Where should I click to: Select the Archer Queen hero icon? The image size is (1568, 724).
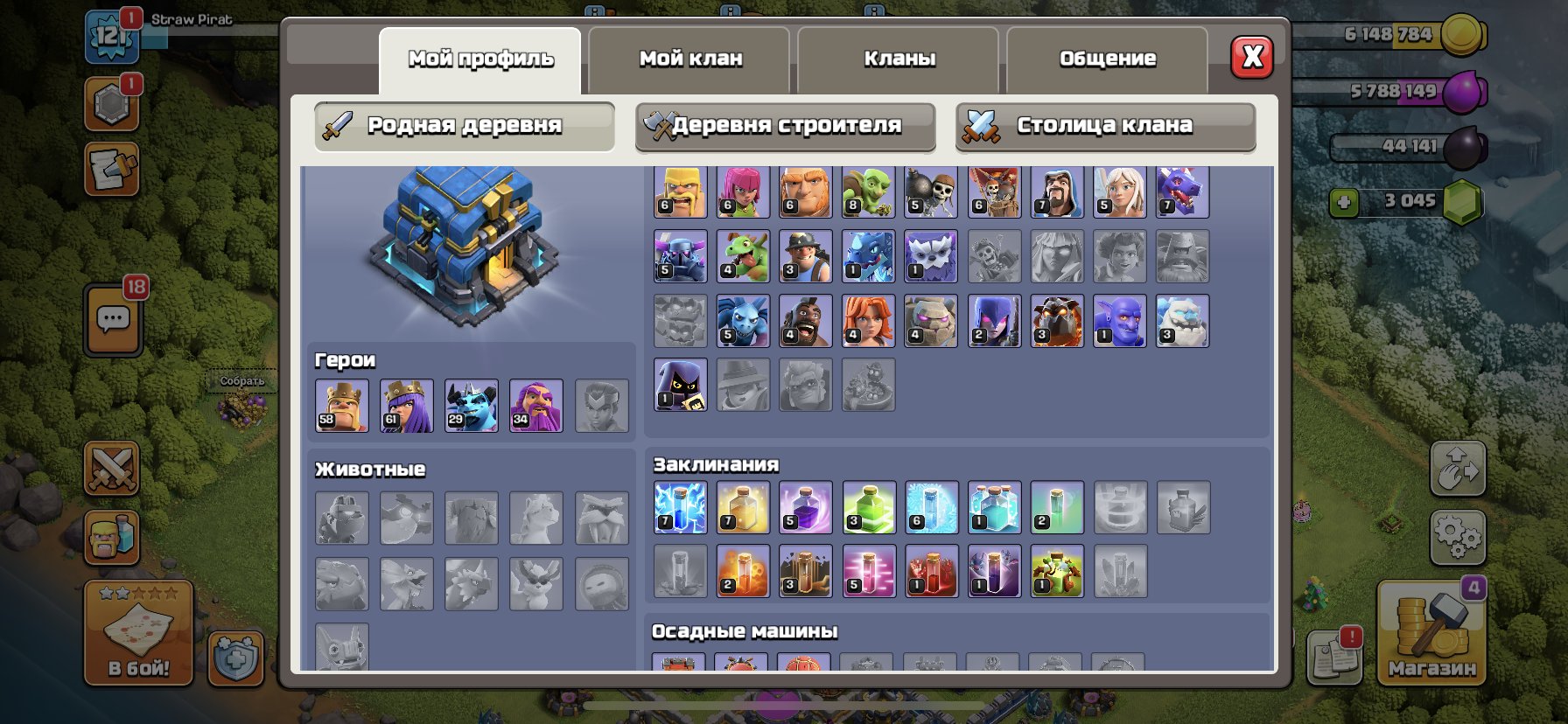coord(406,405)
